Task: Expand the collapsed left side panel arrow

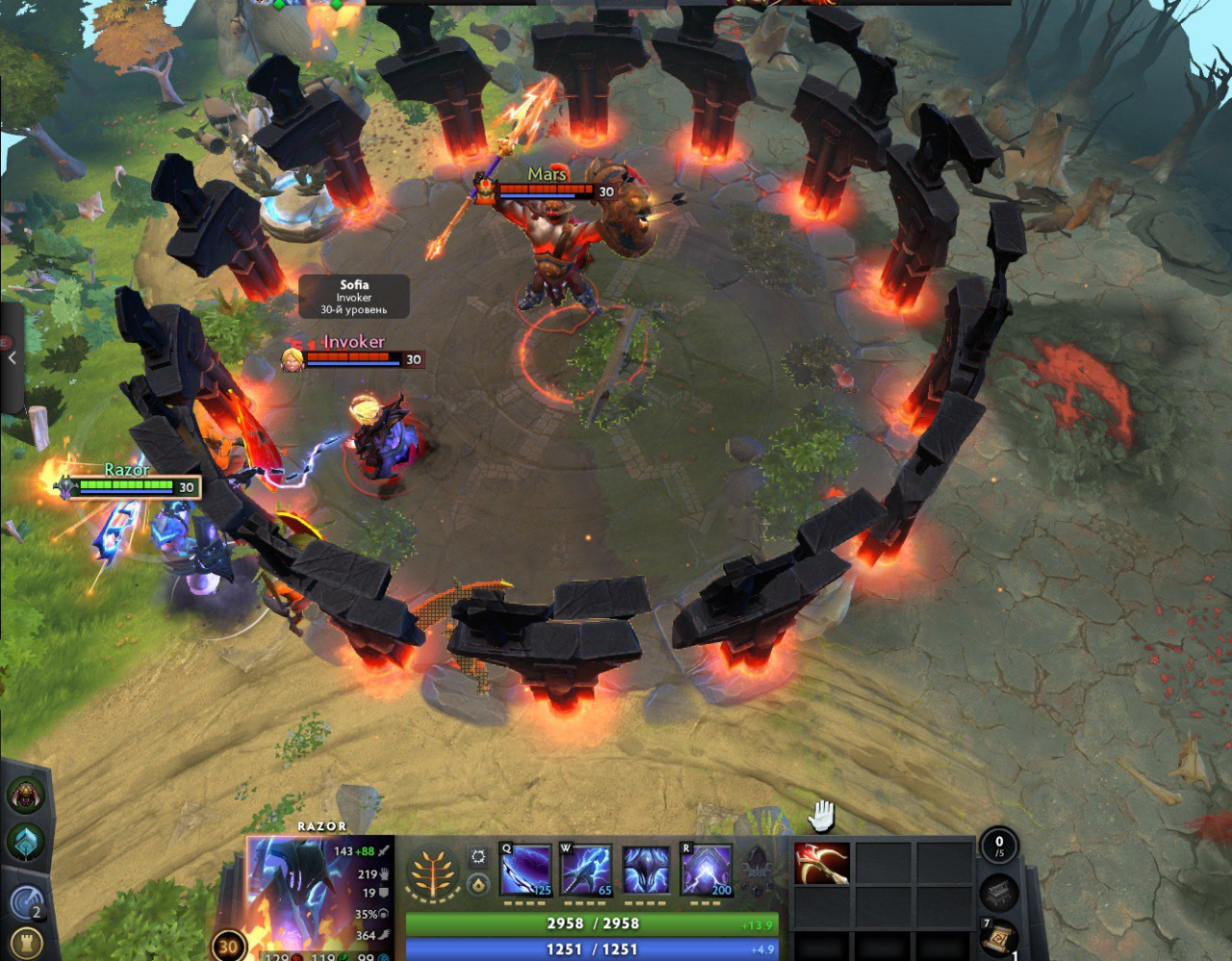Action: (12, 358)
